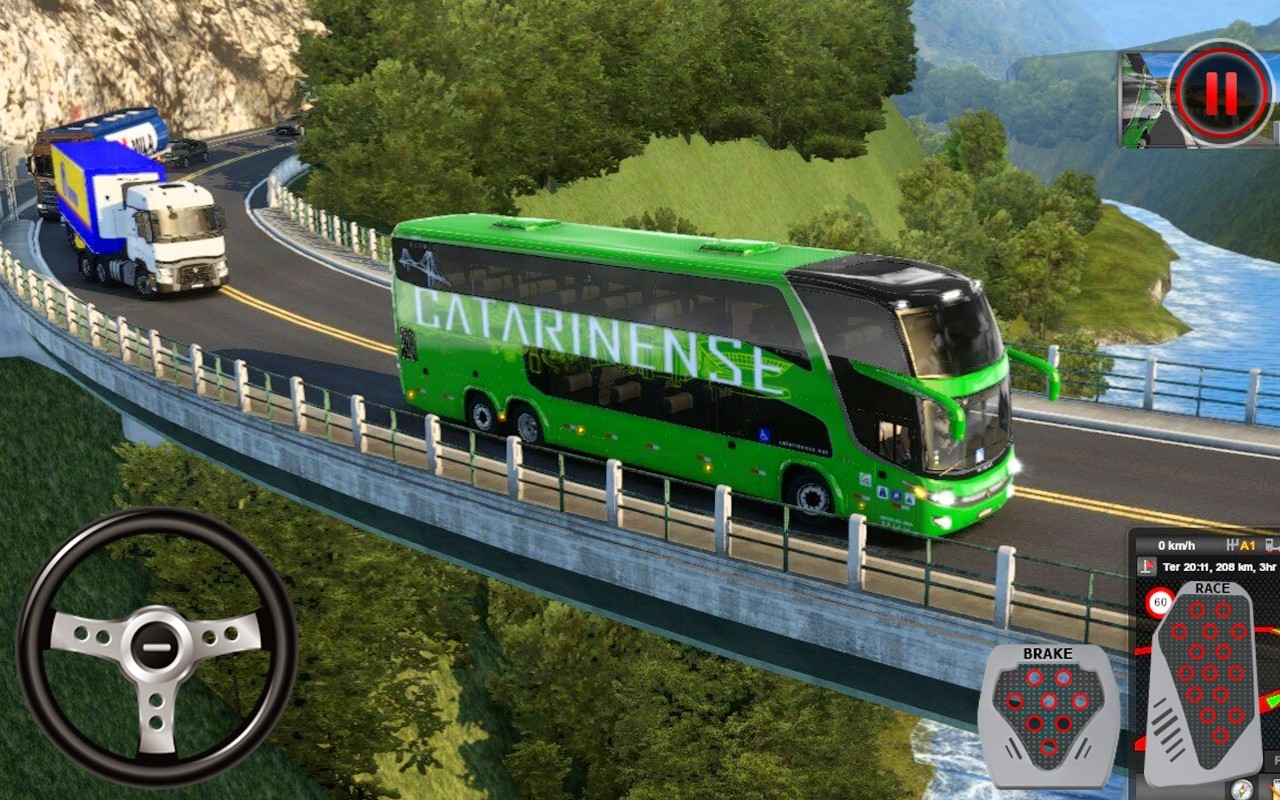Pause the game with the red pause button
Screen dimensions: 1280x800
tap(1221, 93)
